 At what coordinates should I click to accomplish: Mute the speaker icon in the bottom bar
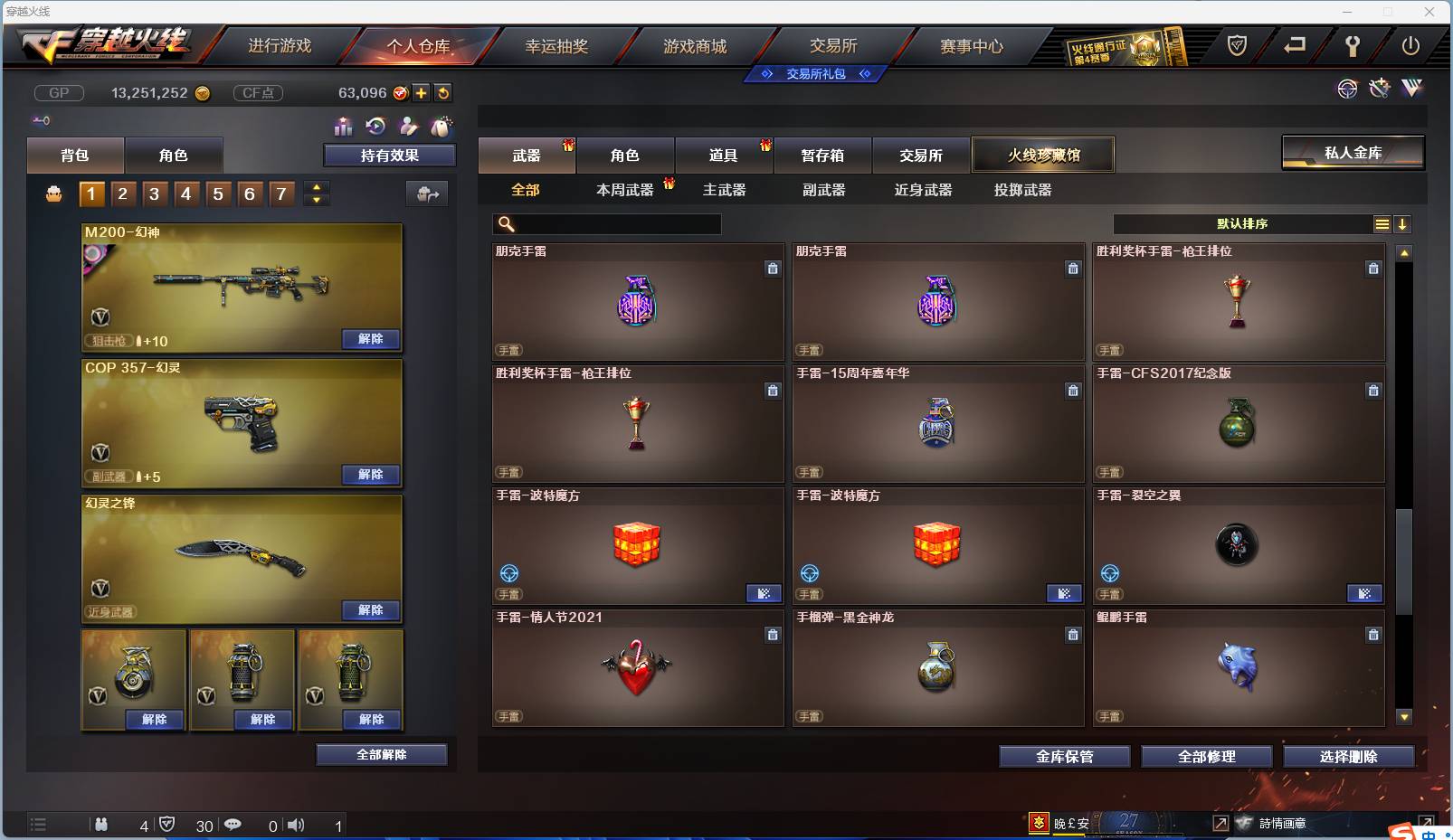[x=296, y=826]
